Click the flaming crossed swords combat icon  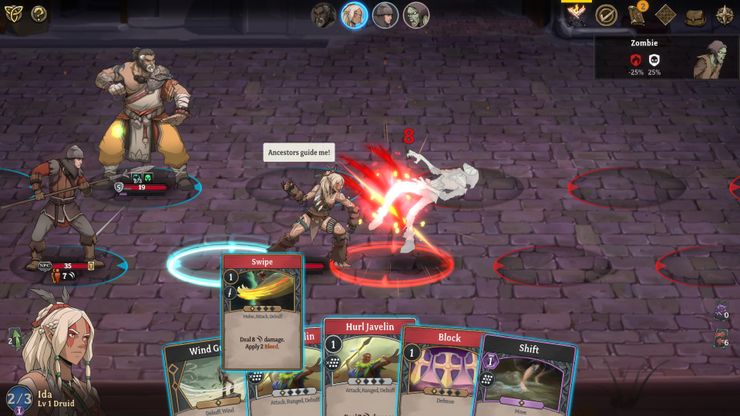[x=578, y=14]
